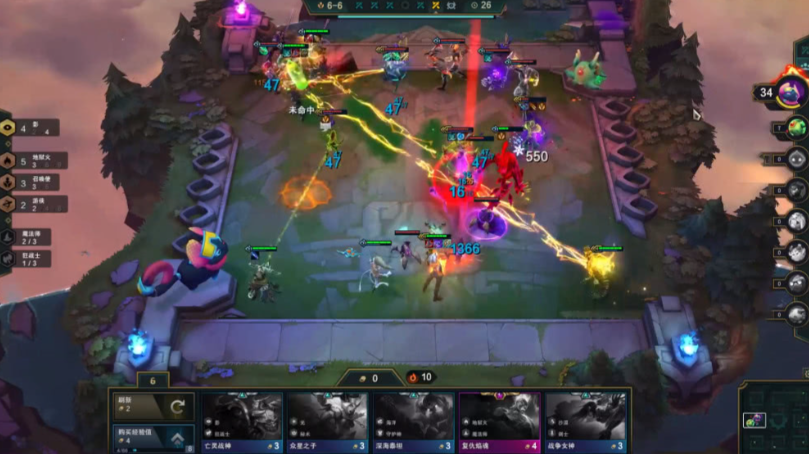Viewport: 809px width, 454px height.
Task: Spectate the green-portrait player in scoreboard
Action: coord(797,127)
